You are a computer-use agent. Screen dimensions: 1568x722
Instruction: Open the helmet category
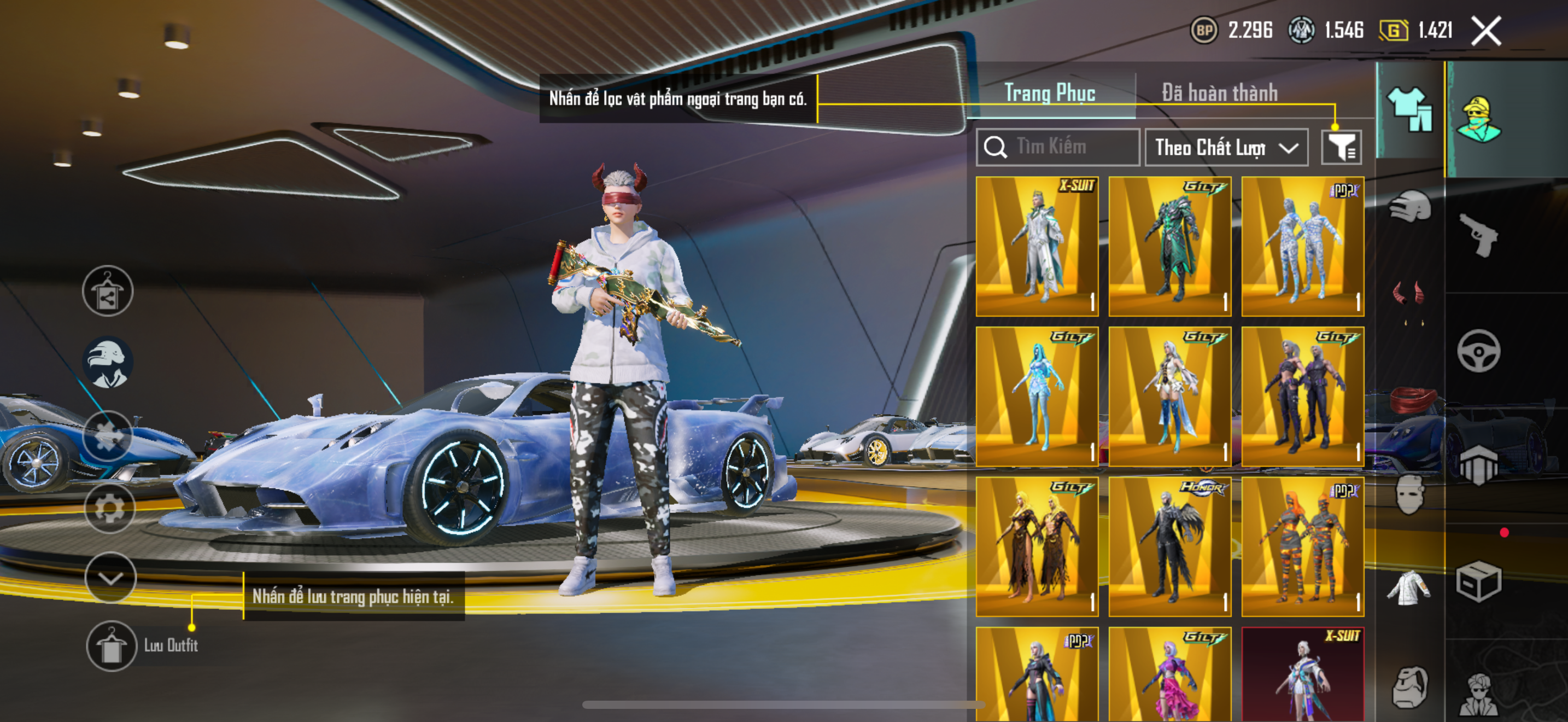1410,207
